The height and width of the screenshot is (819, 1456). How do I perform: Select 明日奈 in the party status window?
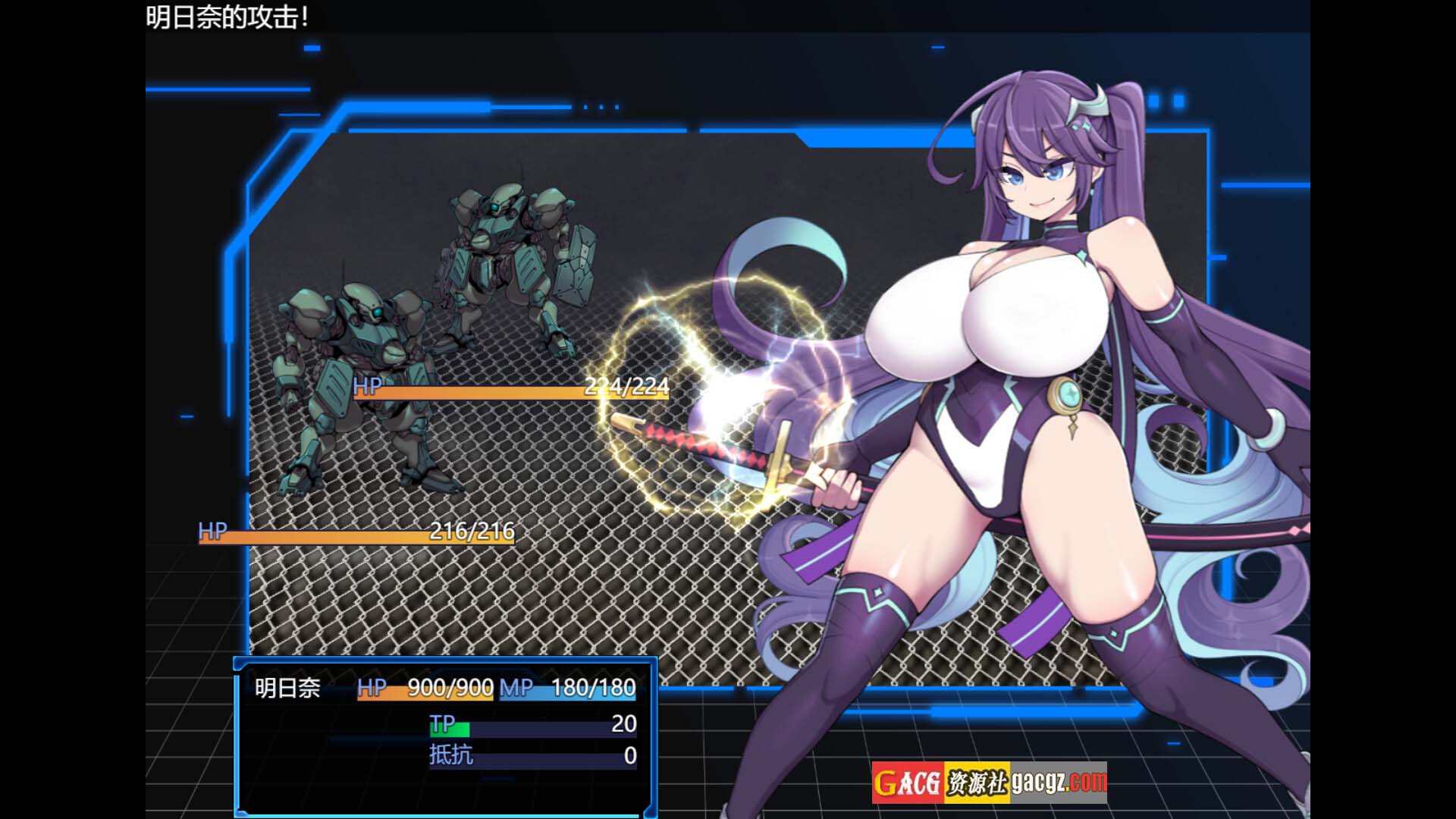pyautogui.click(x=287, y=689)
